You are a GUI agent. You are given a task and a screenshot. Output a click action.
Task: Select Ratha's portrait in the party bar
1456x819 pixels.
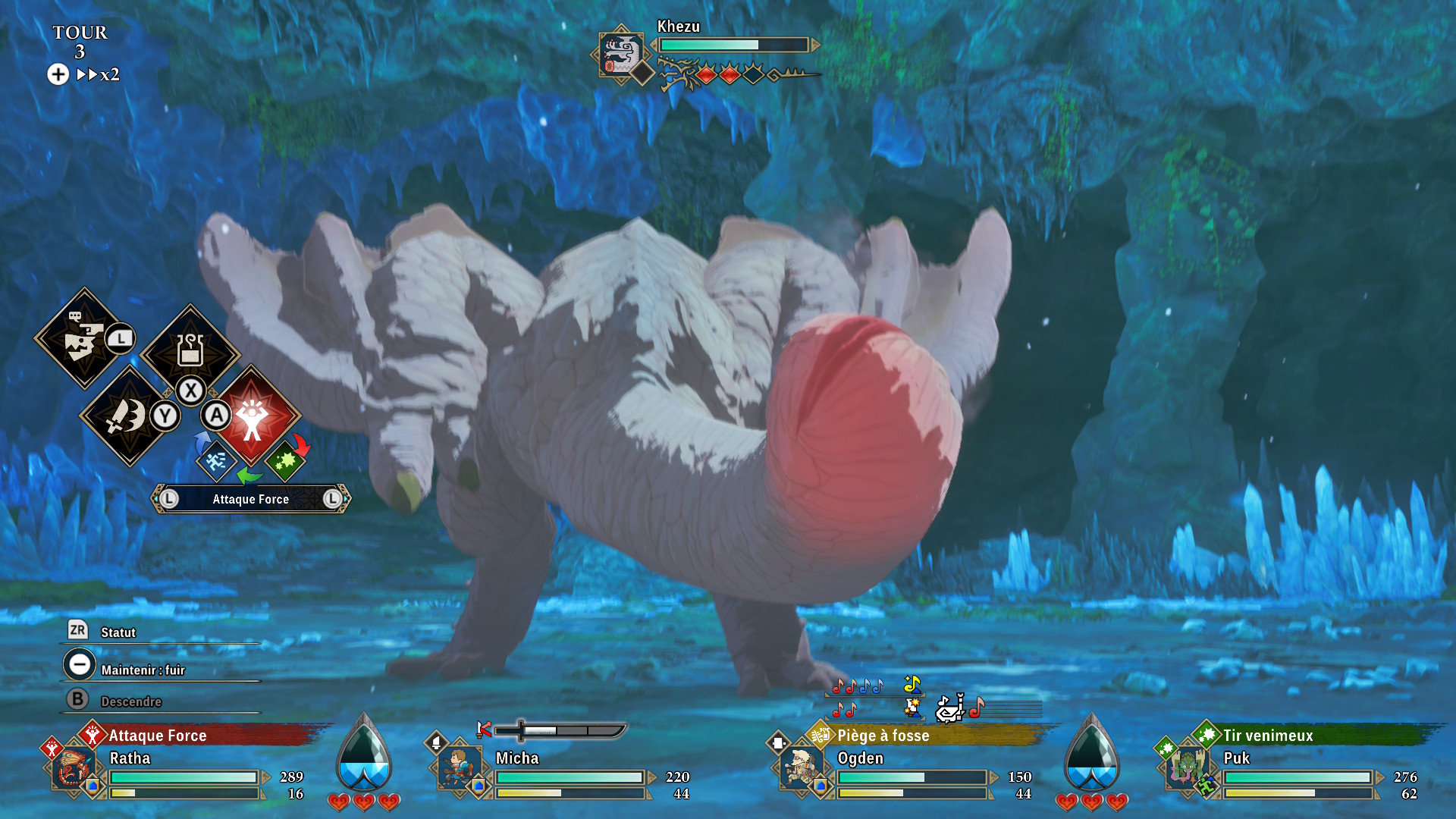click(73, 769)
